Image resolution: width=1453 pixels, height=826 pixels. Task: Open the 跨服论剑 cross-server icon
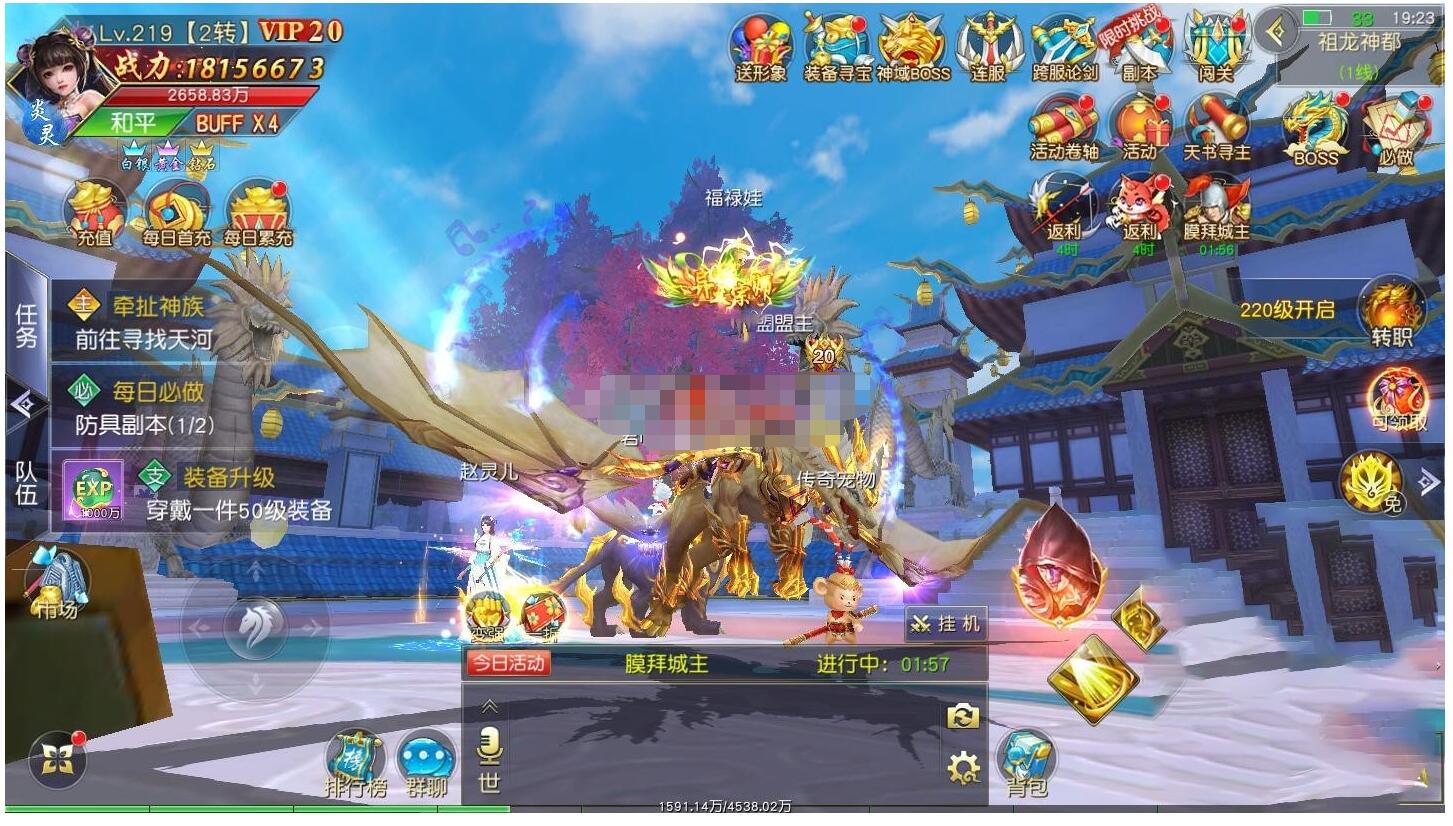[1063, 45]
